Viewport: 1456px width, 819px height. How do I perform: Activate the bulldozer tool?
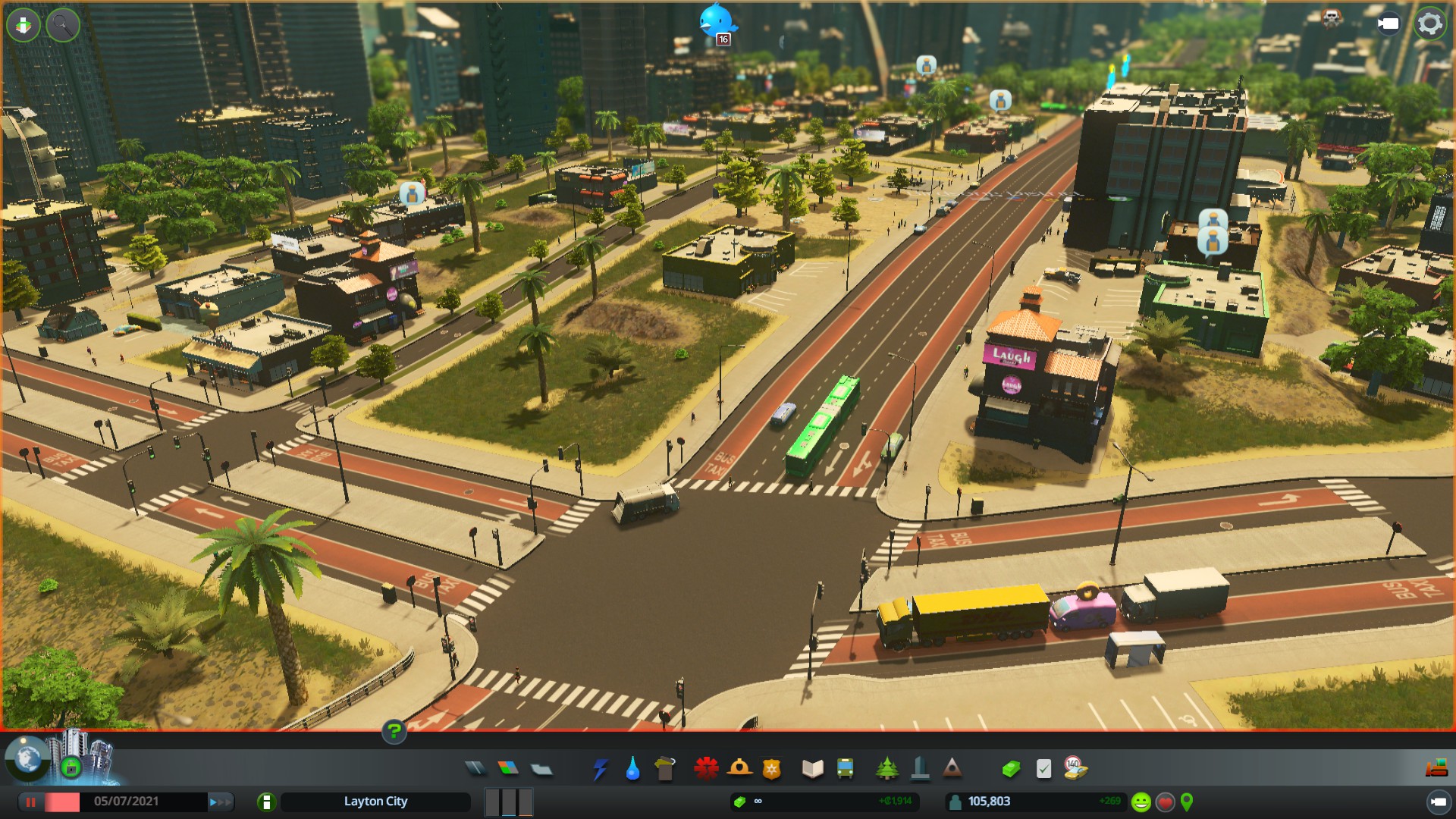click(x=1436, y=769)
